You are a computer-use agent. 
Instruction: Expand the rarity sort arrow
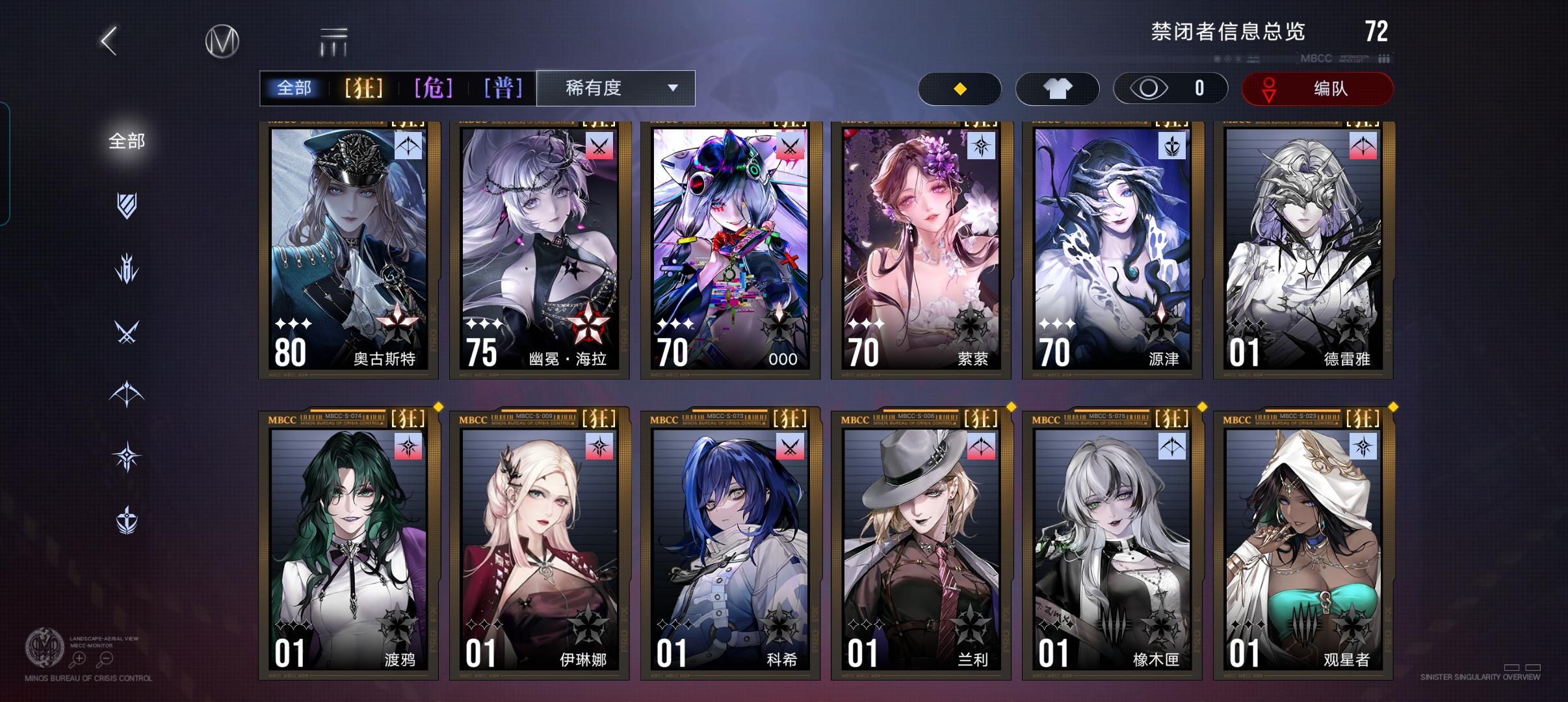tap(673, 88)
